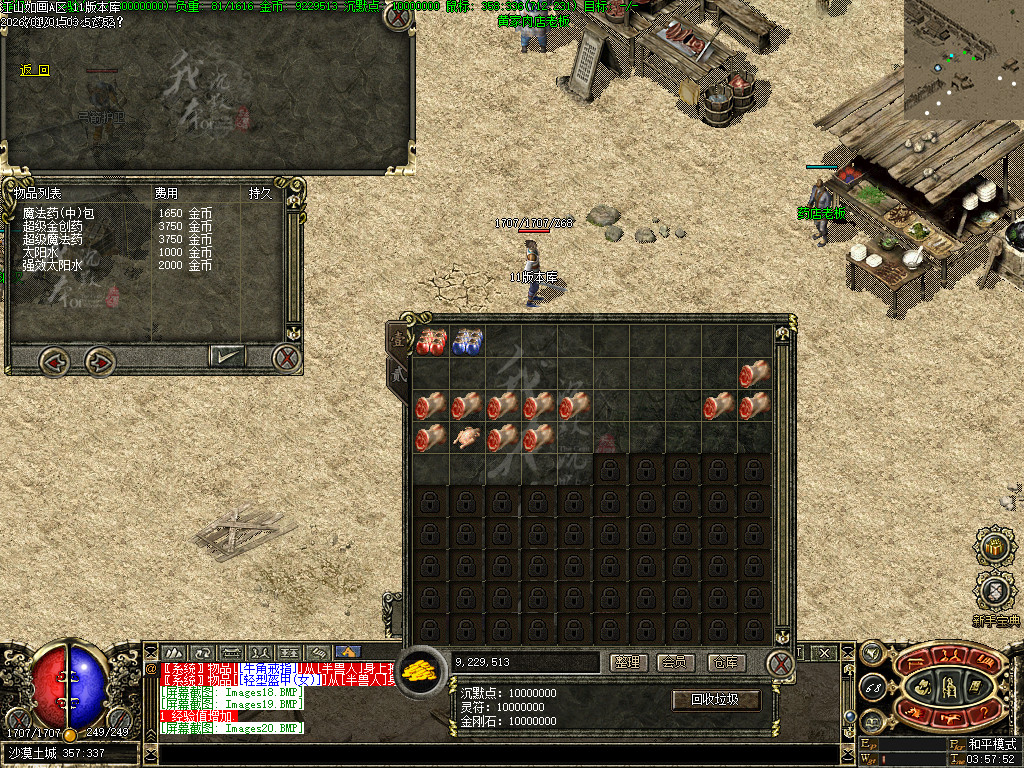Select 魔法药(中)包 in the shop list
This screenshot has height=768, width=1024.
[x=58, y=214]
